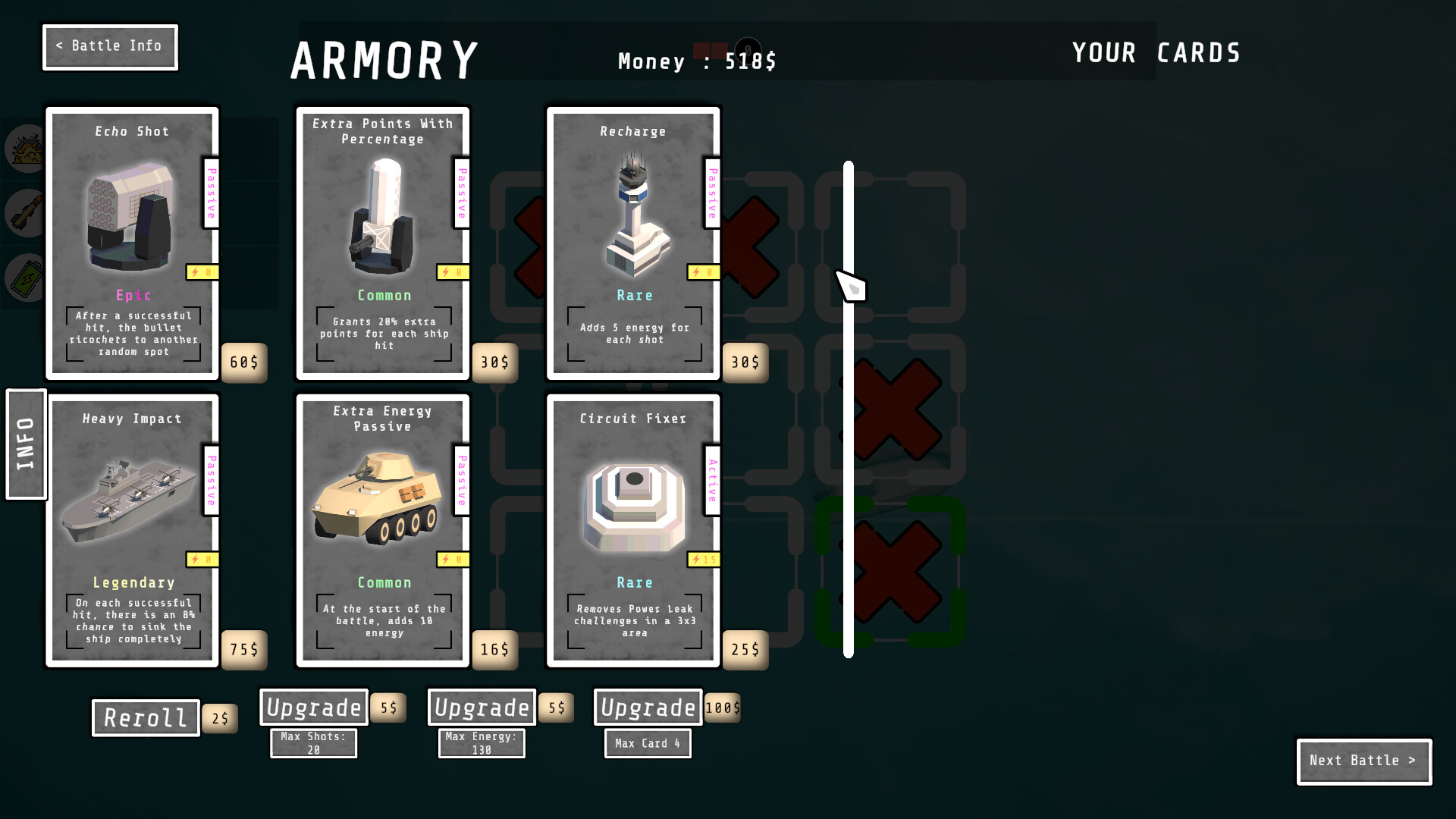This screenshot has height=819, width=1456.
Task: Expand the INFO panel on the left
Action: pyautogui.click(x=25, y=445)
